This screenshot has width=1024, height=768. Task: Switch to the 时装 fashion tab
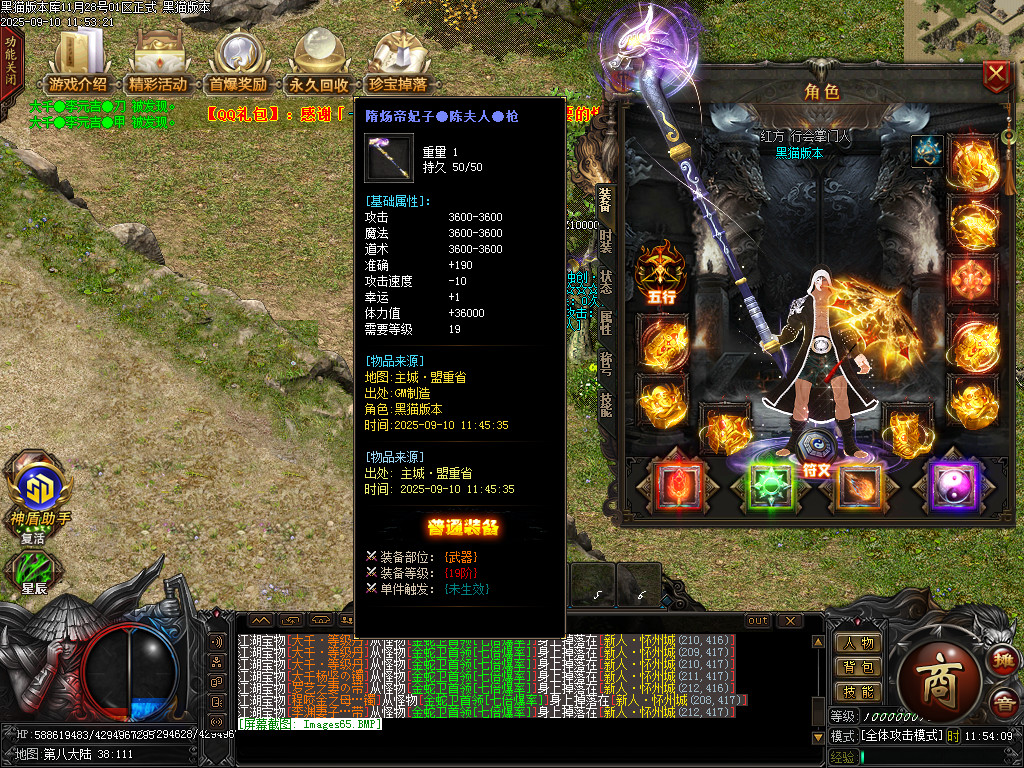tap(606, 241)
